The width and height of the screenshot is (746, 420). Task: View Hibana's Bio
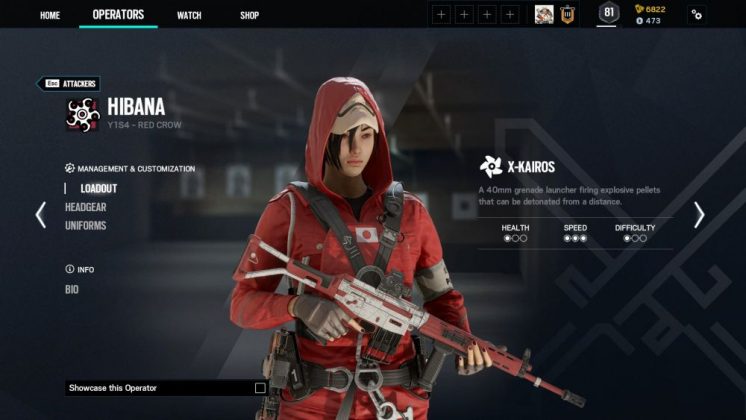tap(72, 290)
